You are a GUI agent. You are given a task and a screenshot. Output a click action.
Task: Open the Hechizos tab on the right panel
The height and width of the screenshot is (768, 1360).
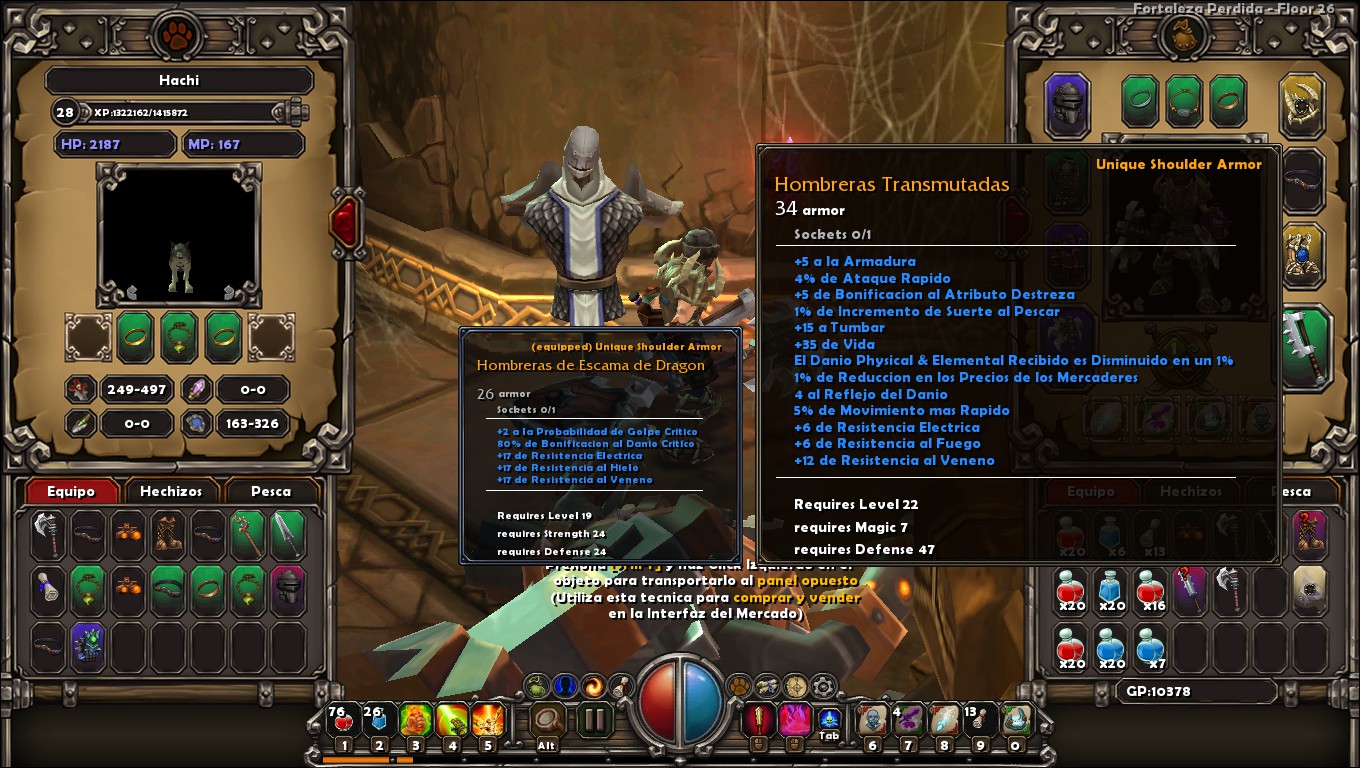pyautogui.click(x=1192, y=491)
